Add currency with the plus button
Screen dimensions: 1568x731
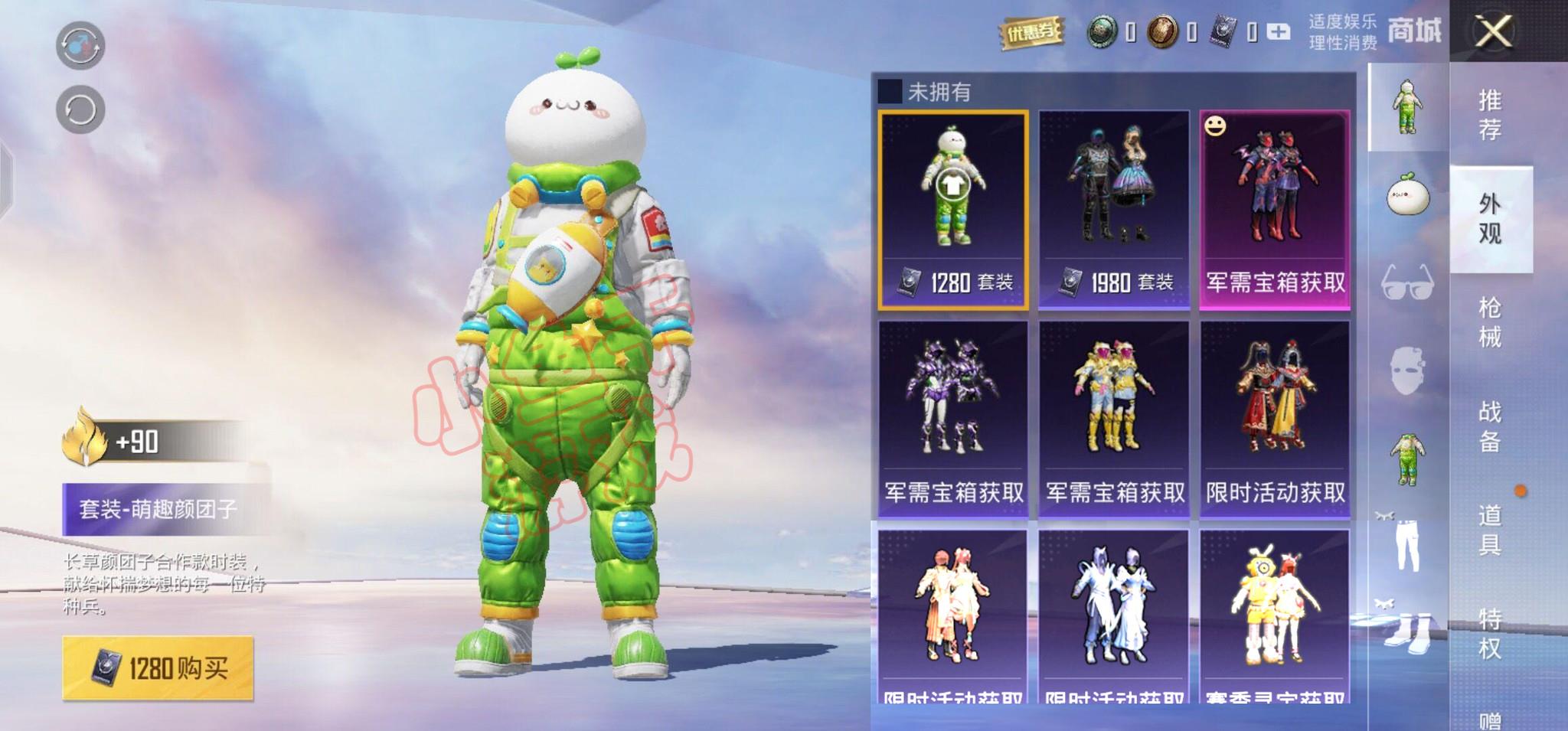pos(1278,32)
